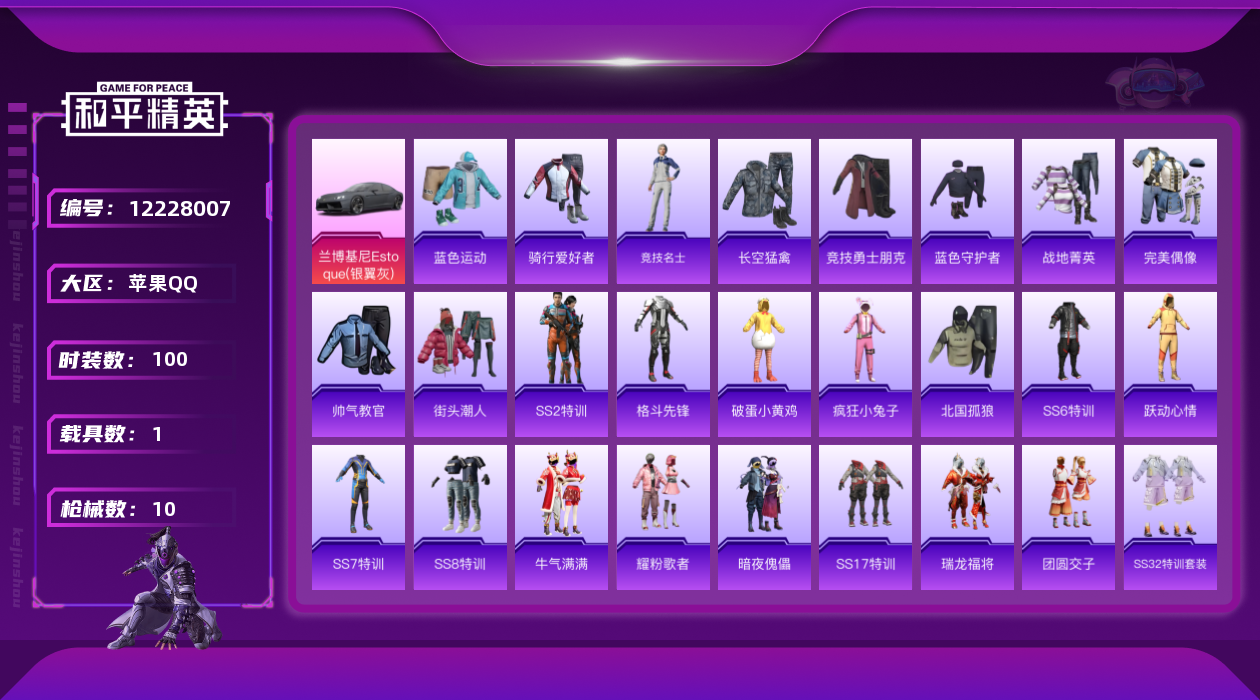Select the 兰博基尼Estoque car tile
Screen dimensions: 1260x700
click(358, 211)
